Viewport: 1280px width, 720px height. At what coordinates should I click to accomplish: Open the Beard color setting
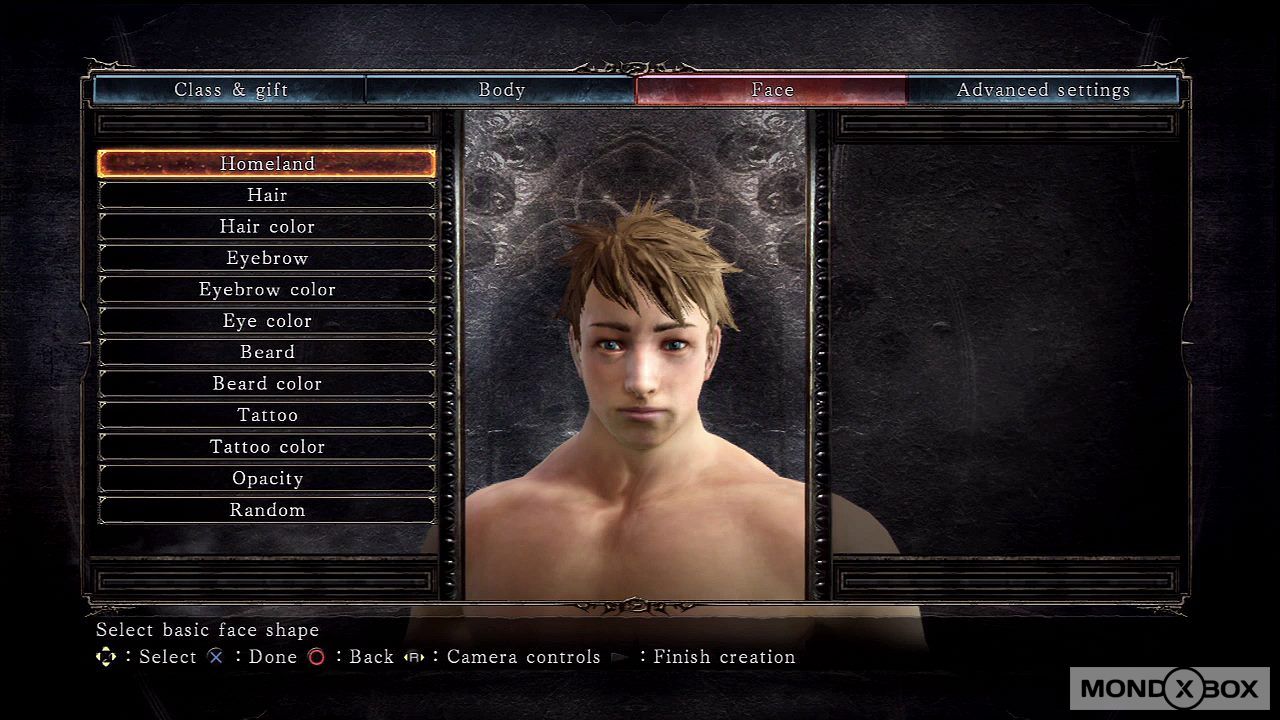pos(267,384)
